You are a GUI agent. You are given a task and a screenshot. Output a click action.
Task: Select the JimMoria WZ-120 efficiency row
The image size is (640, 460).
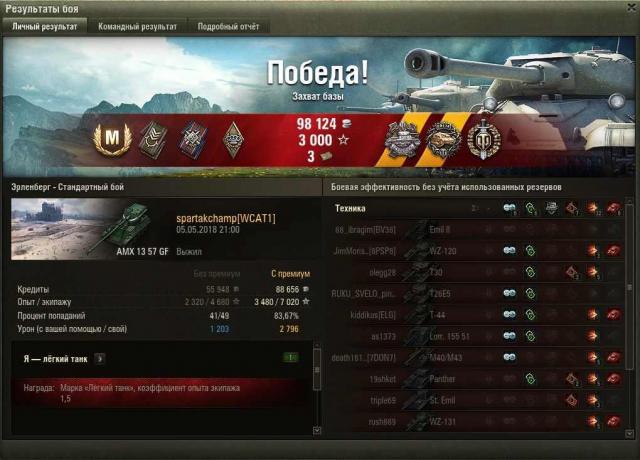point(478,251)
